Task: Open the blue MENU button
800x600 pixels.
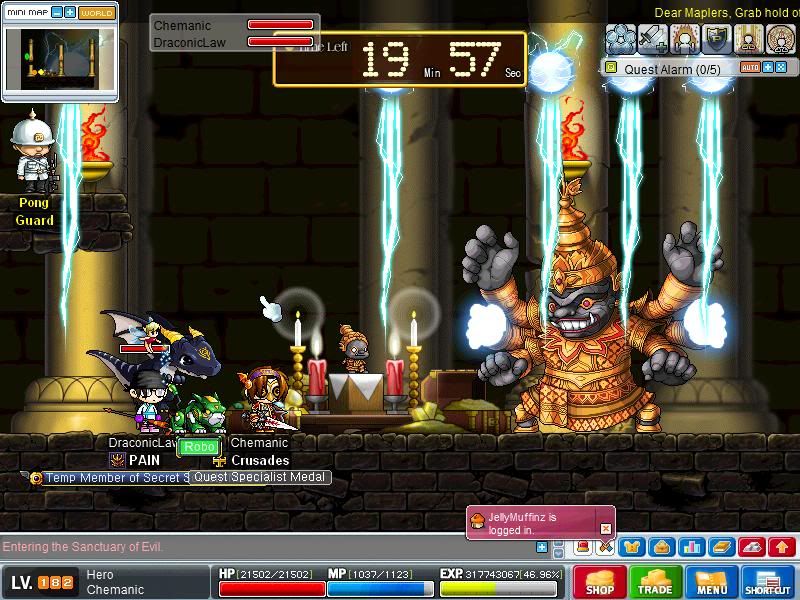Action: [x=712, y=582]
